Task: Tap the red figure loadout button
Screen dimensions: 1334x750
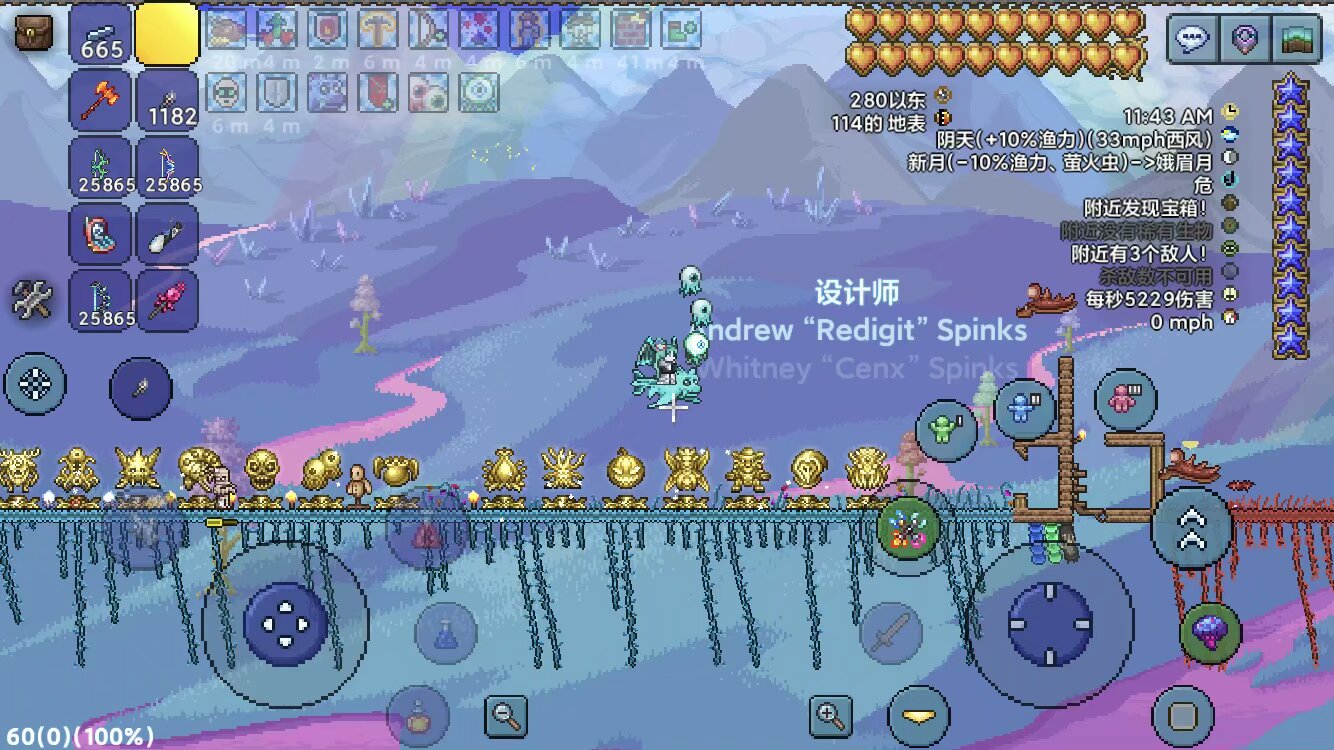Action: tap(1126, 400)
